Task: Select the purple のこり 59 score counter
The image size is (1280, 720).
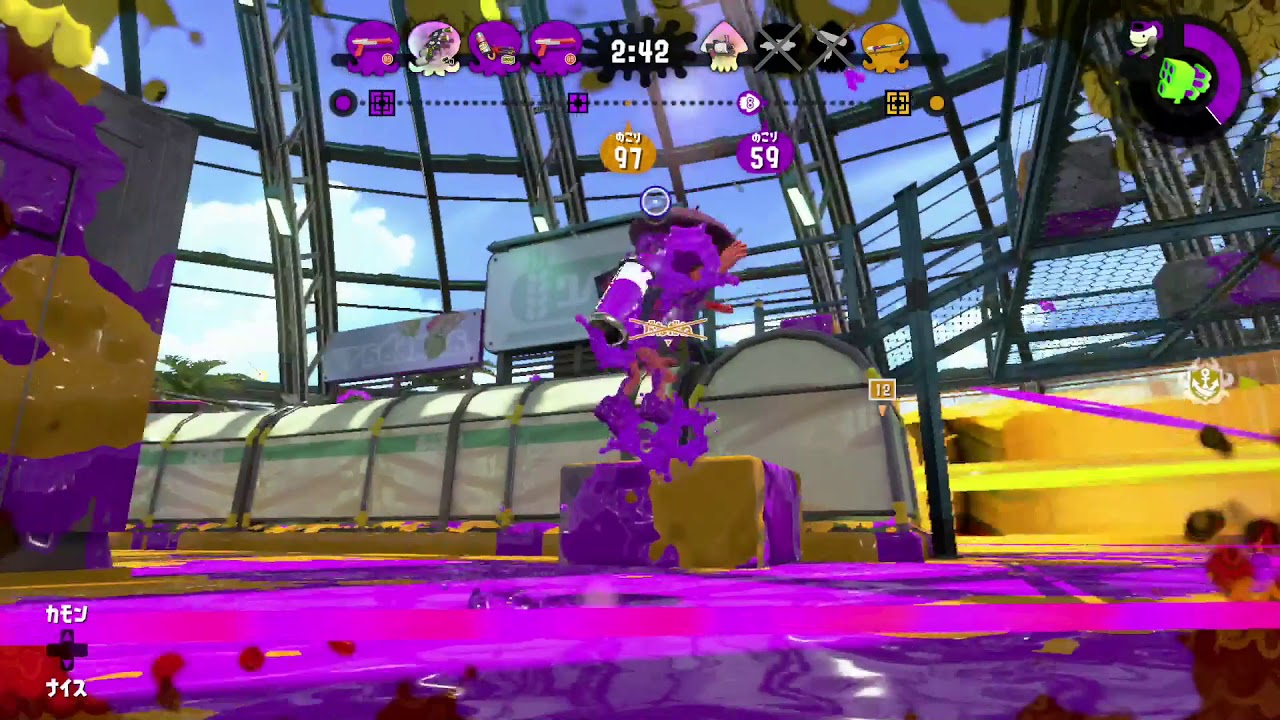Action: coord(763,150)
